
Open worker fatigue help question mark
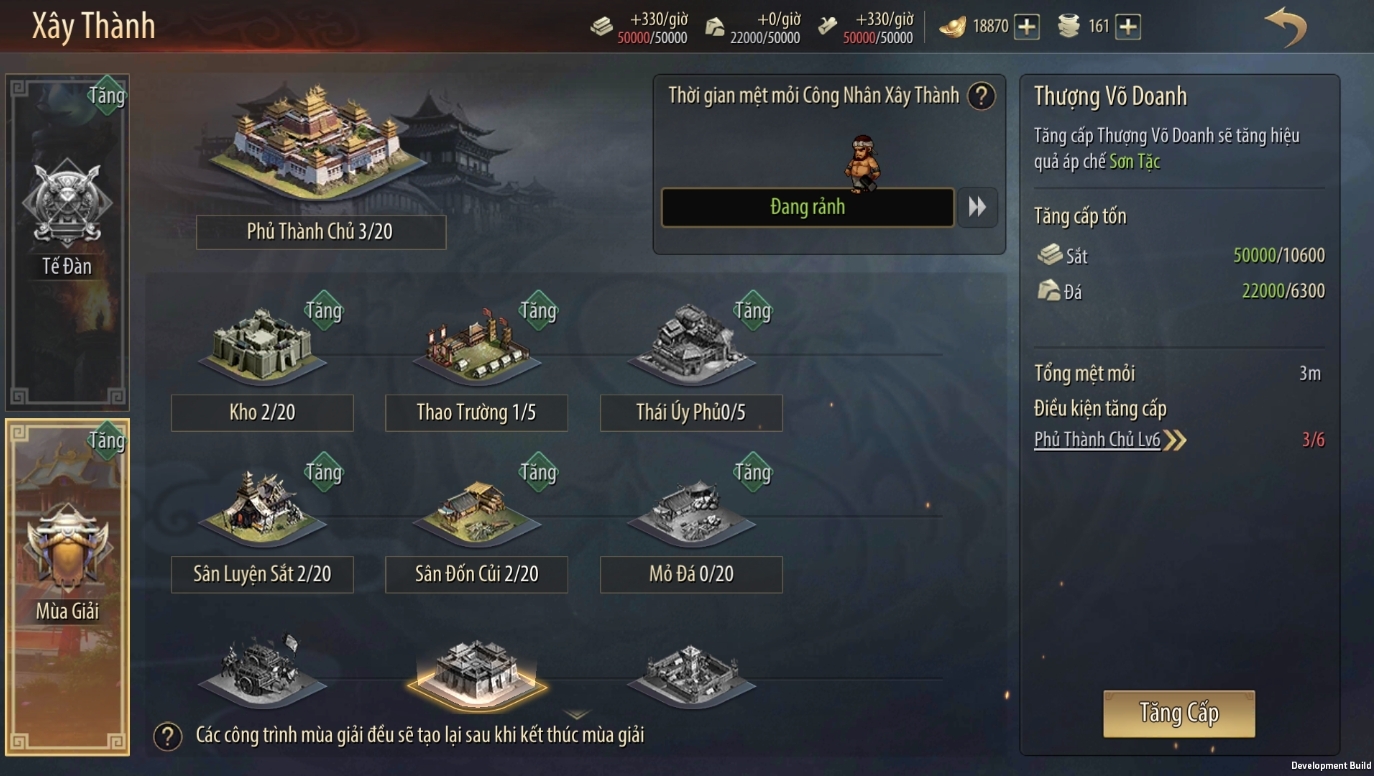coord(982,96)
